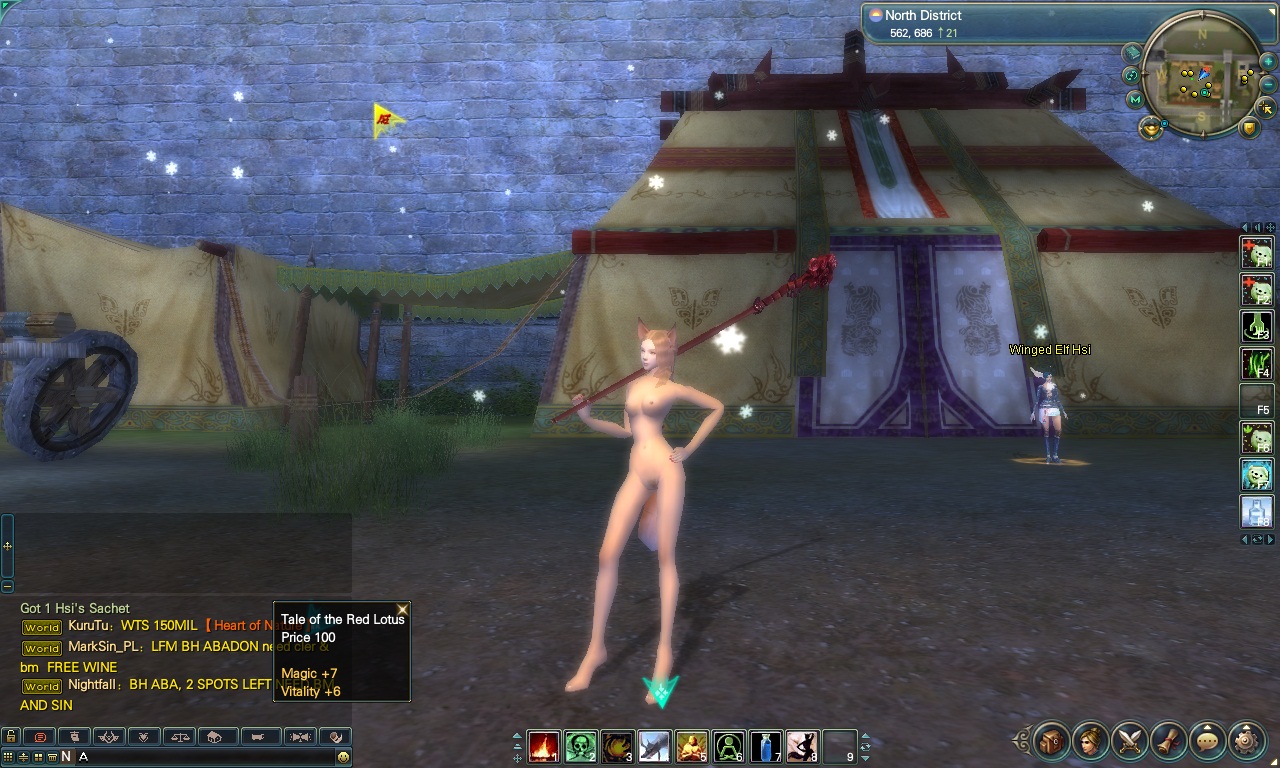Open the crossed swords skills menu

coord(1131,741)
